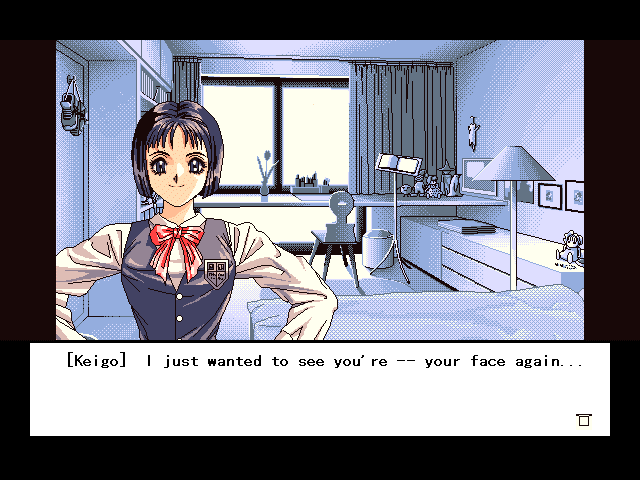Viewport: 640px width, 480px height.
Task: Click the continue indicator in the dialogue box
Action: pyautogui.click(x=584, y=420)
